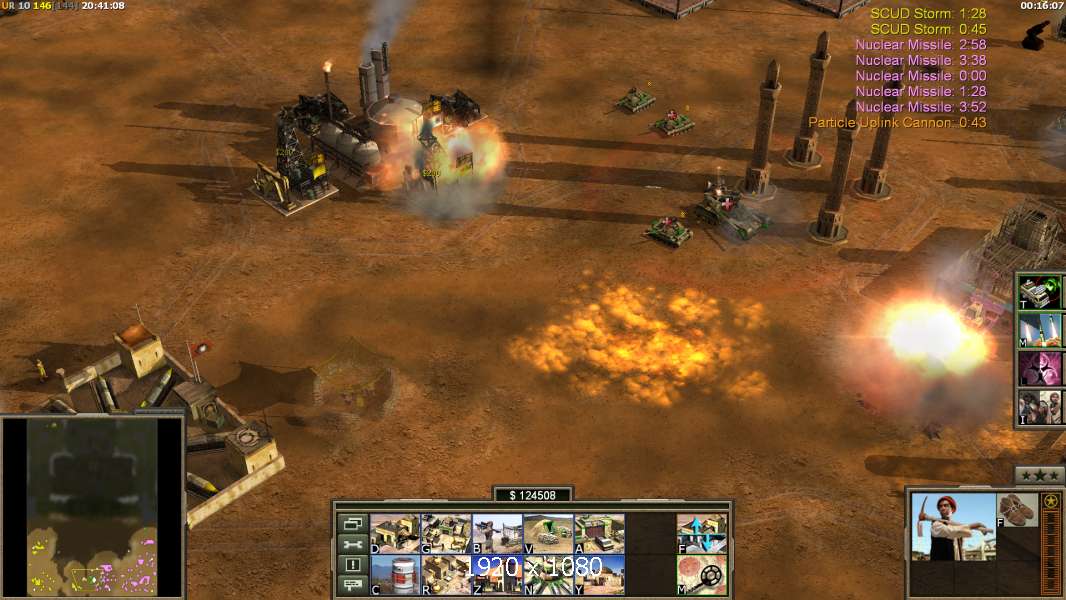Select the tunnel mound icon marked V
This screenshot has width=1066, height=600.
point(548,534)
